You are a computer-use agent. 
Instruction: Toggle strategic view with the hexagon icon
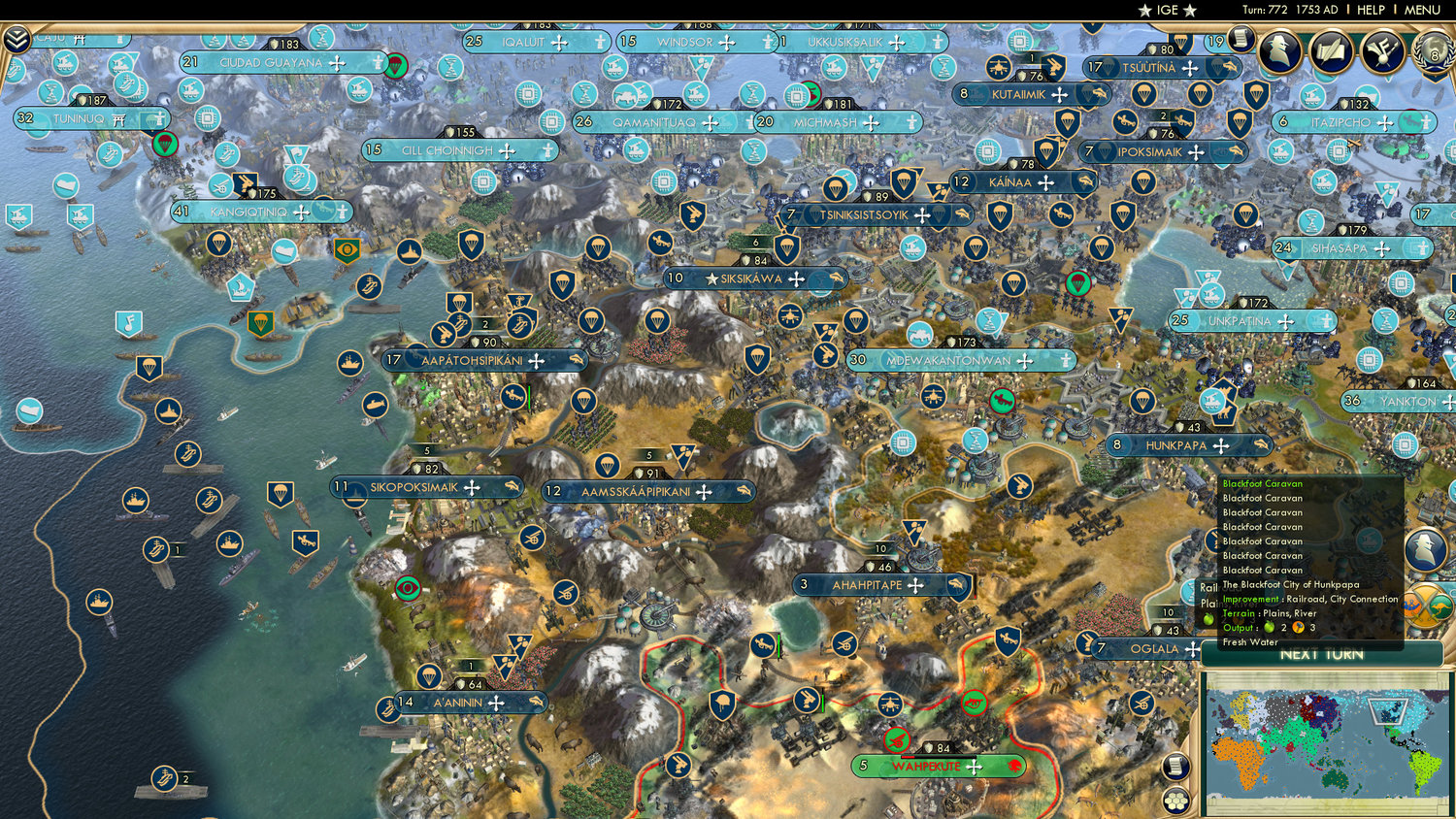[x=1175, y=801]
